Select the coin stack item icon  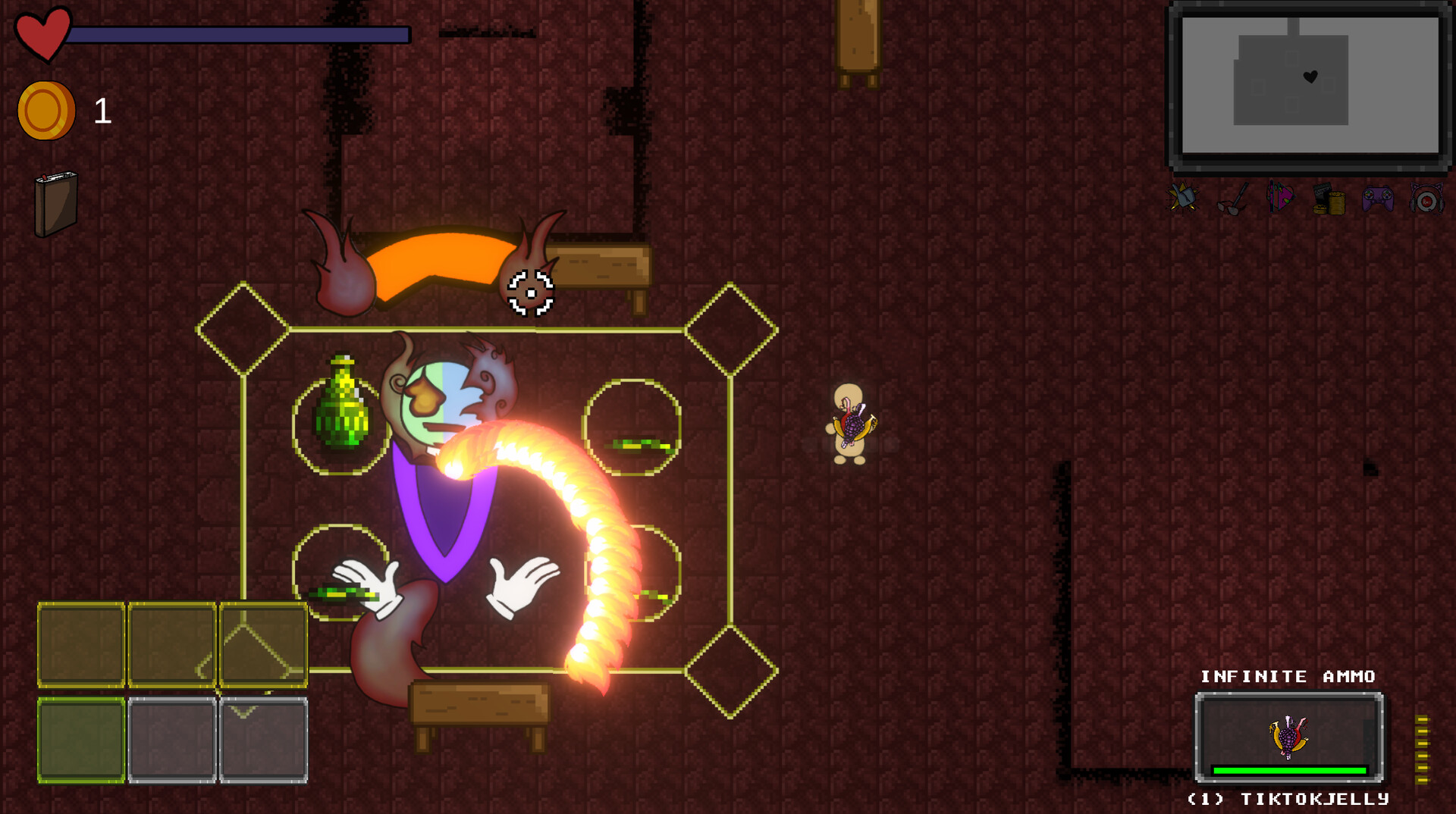(1329, 199)
